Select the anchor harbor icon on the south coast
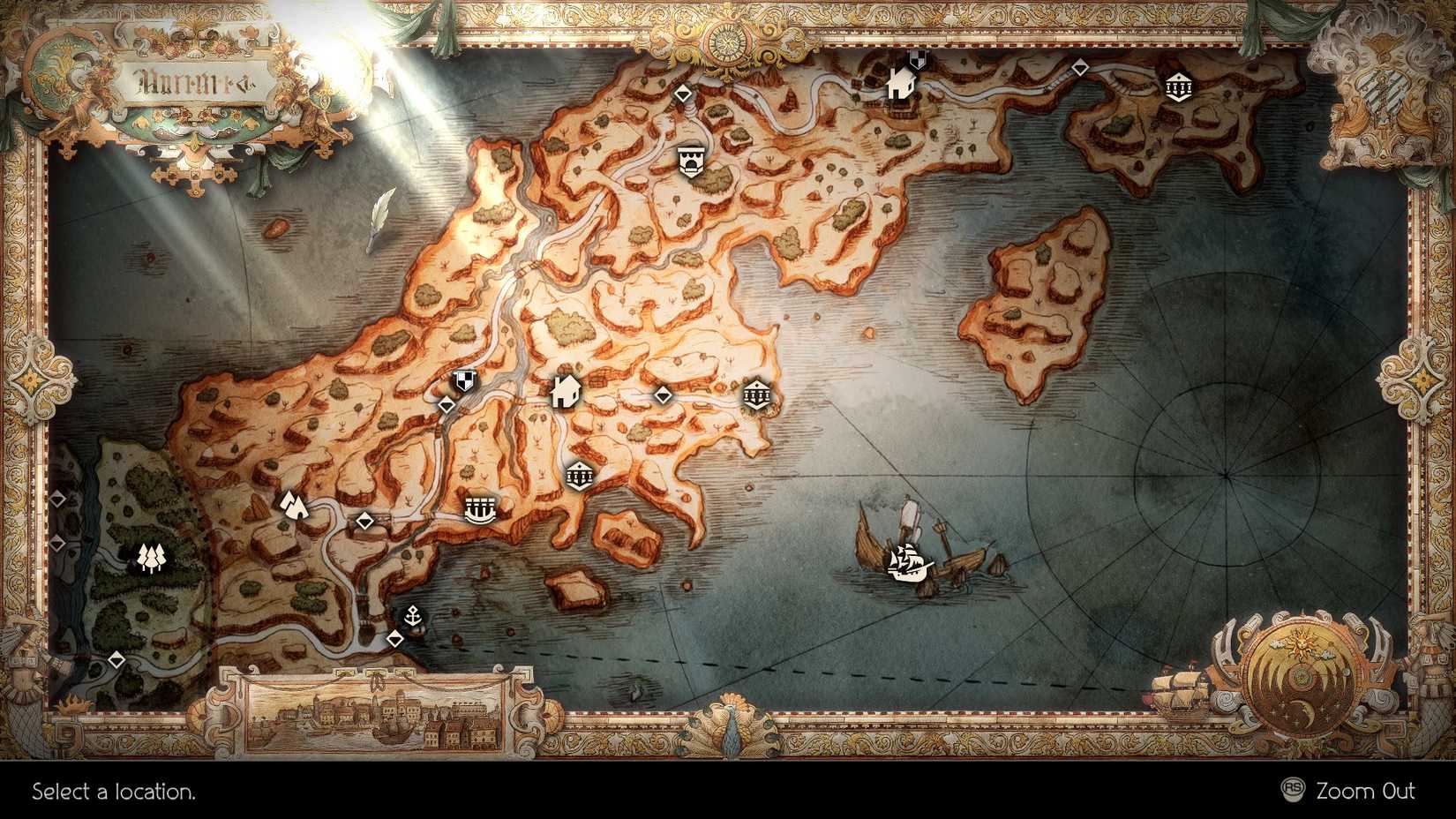 click(x=414, y=616)
